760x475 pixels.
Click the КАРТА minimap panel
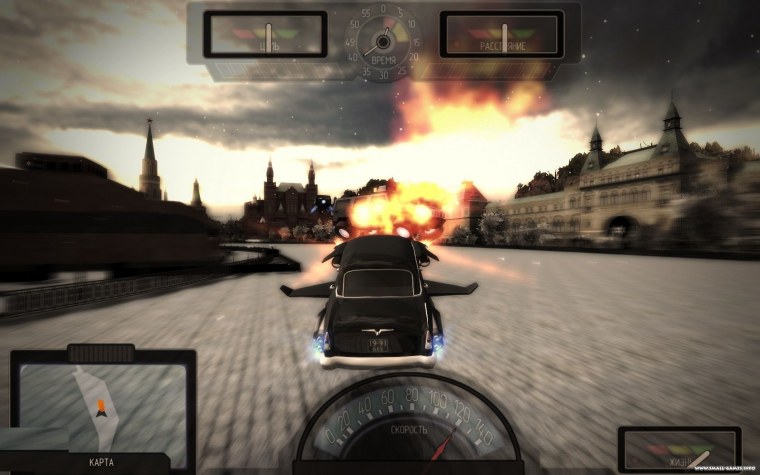pyautogui.click(x=102, y=407)
